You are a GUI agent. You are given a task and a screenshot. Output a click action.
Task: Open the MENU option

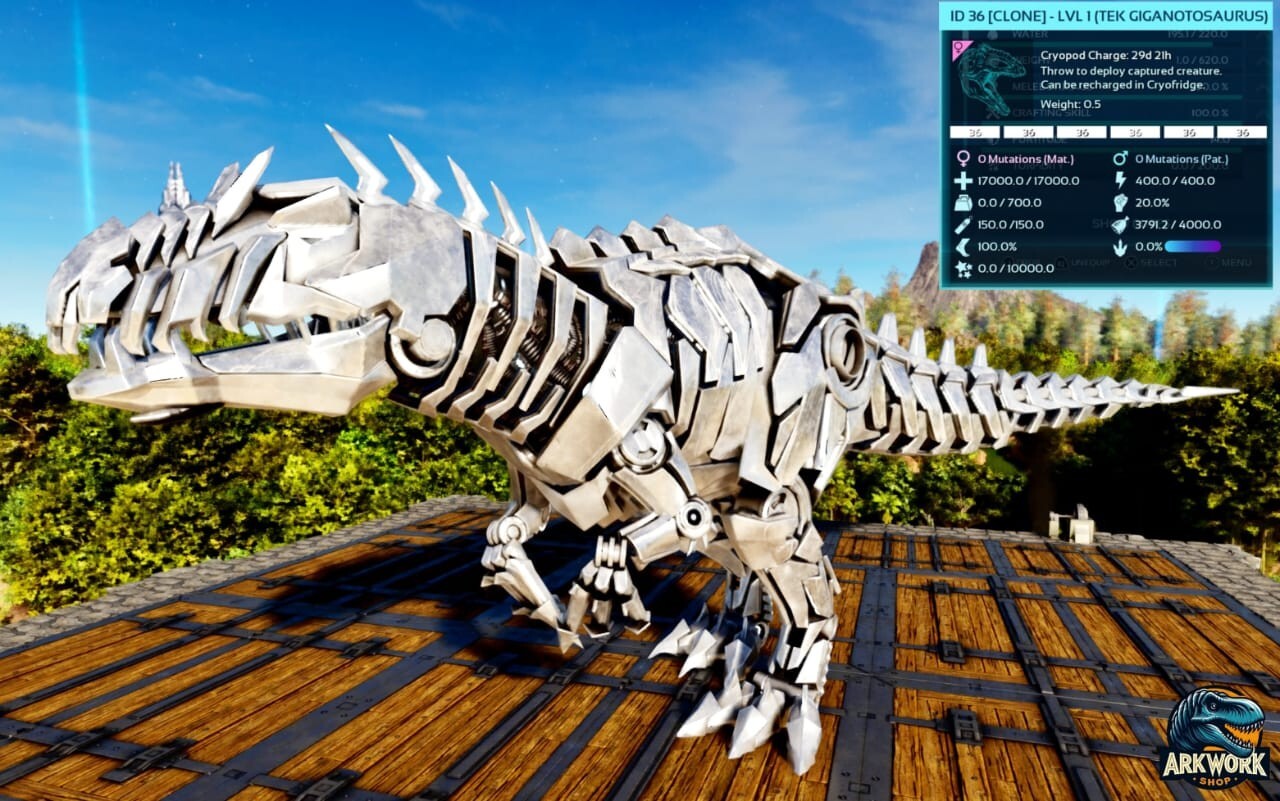click(1235, 261)
